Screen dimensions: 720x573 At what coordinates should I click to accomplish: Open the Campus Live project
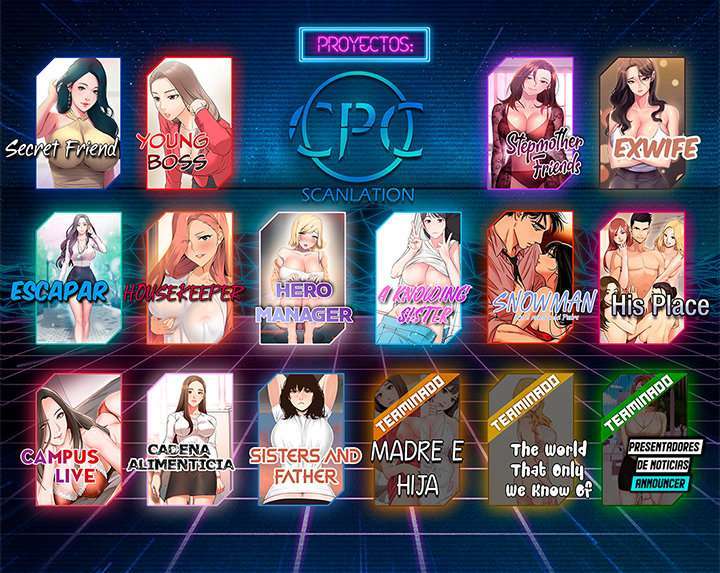coord(78,440)
